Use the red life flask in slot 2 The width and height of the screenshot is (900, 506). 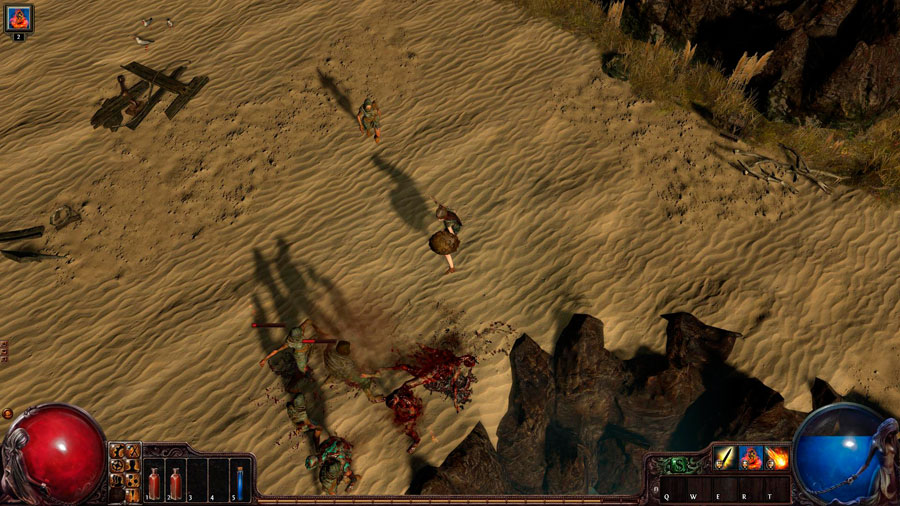tap(176, 483)
